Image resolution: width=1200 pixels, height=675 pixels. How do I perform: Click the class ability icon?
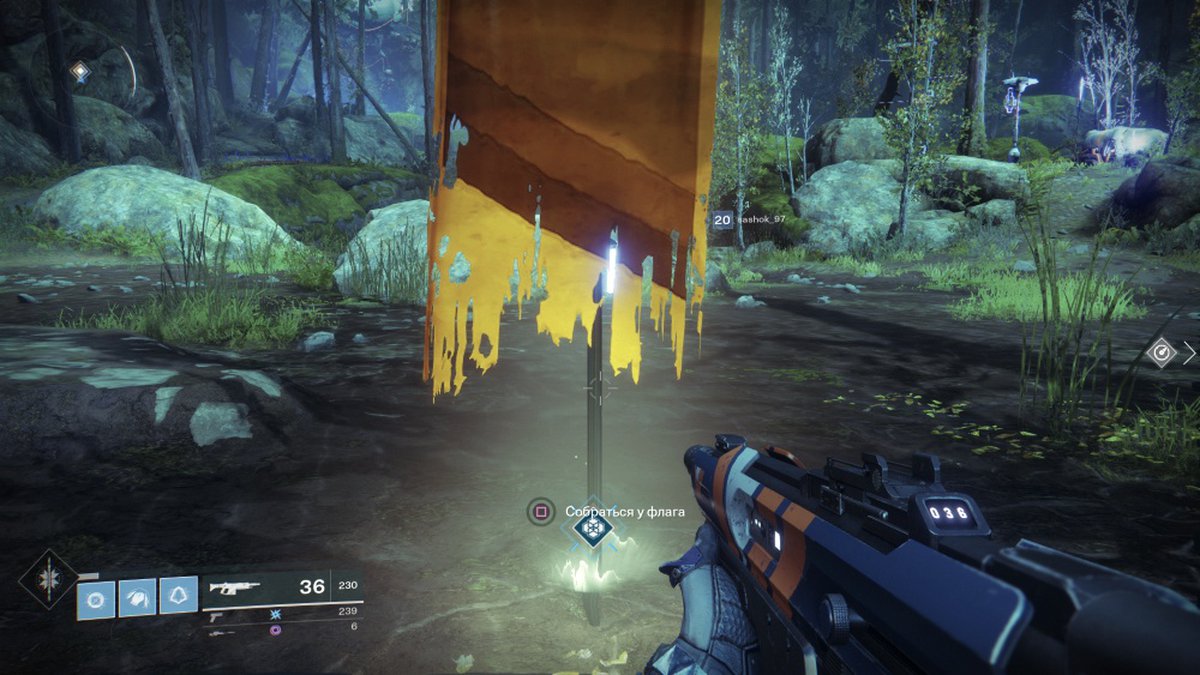point(178,598)
